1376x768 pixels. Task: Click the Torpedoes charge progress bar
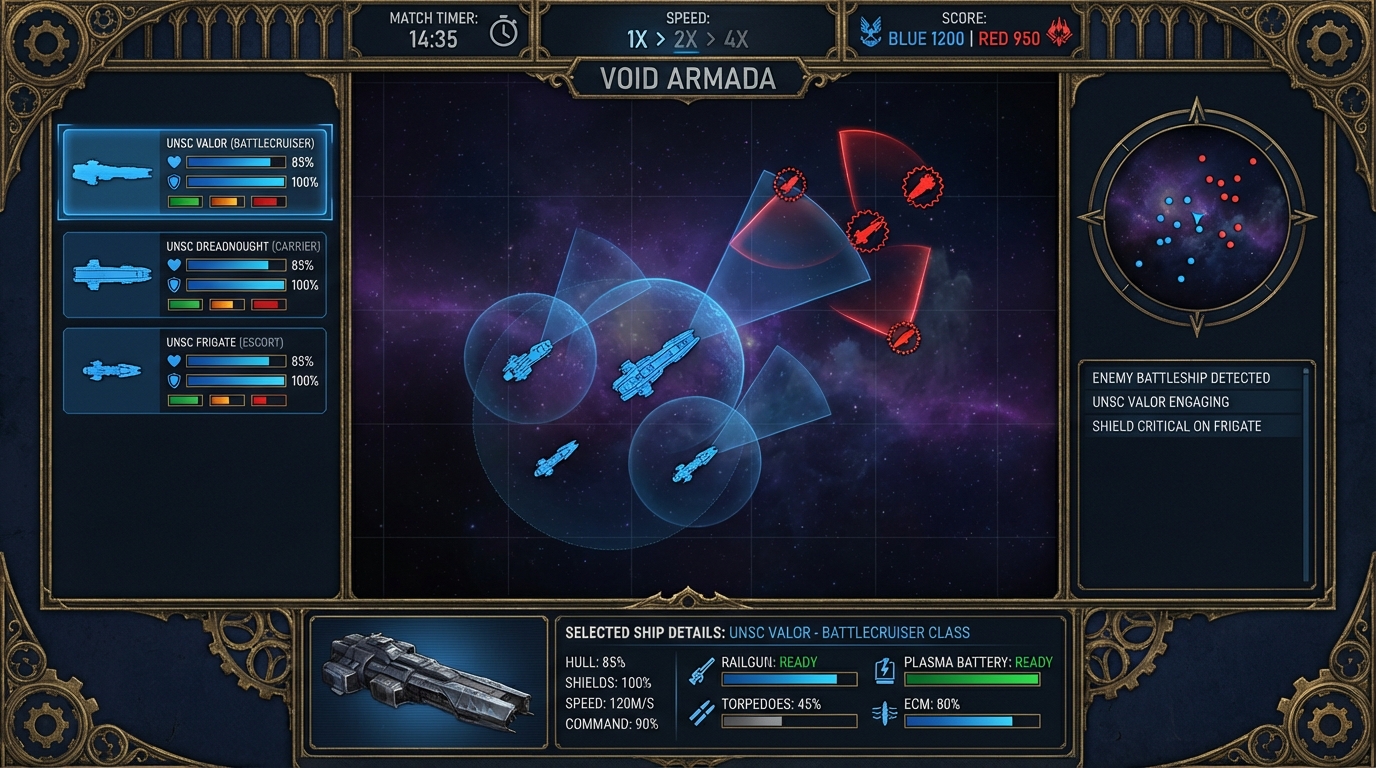point(789,721)
